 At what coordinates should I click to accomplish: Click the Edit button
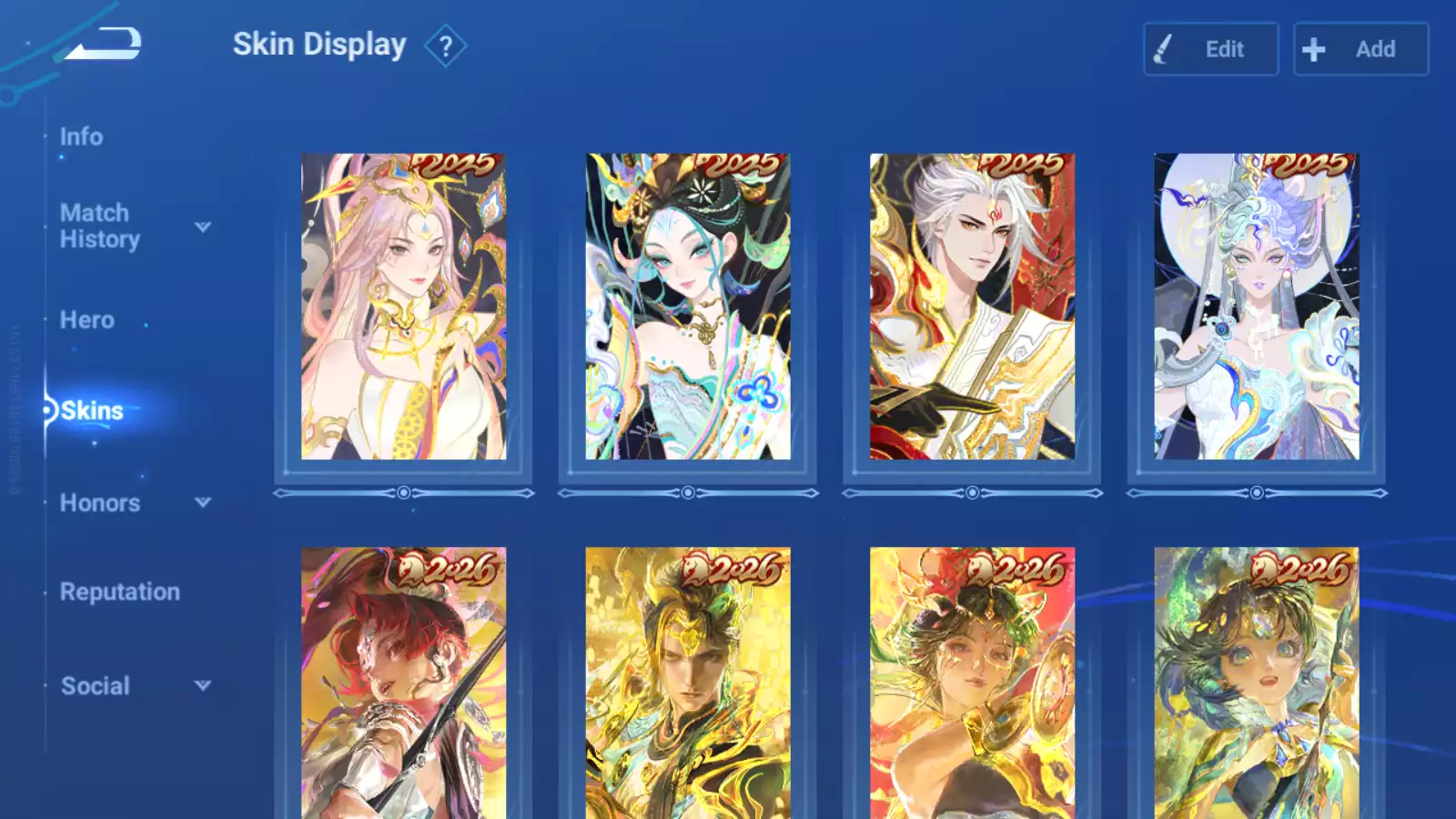1210,49
